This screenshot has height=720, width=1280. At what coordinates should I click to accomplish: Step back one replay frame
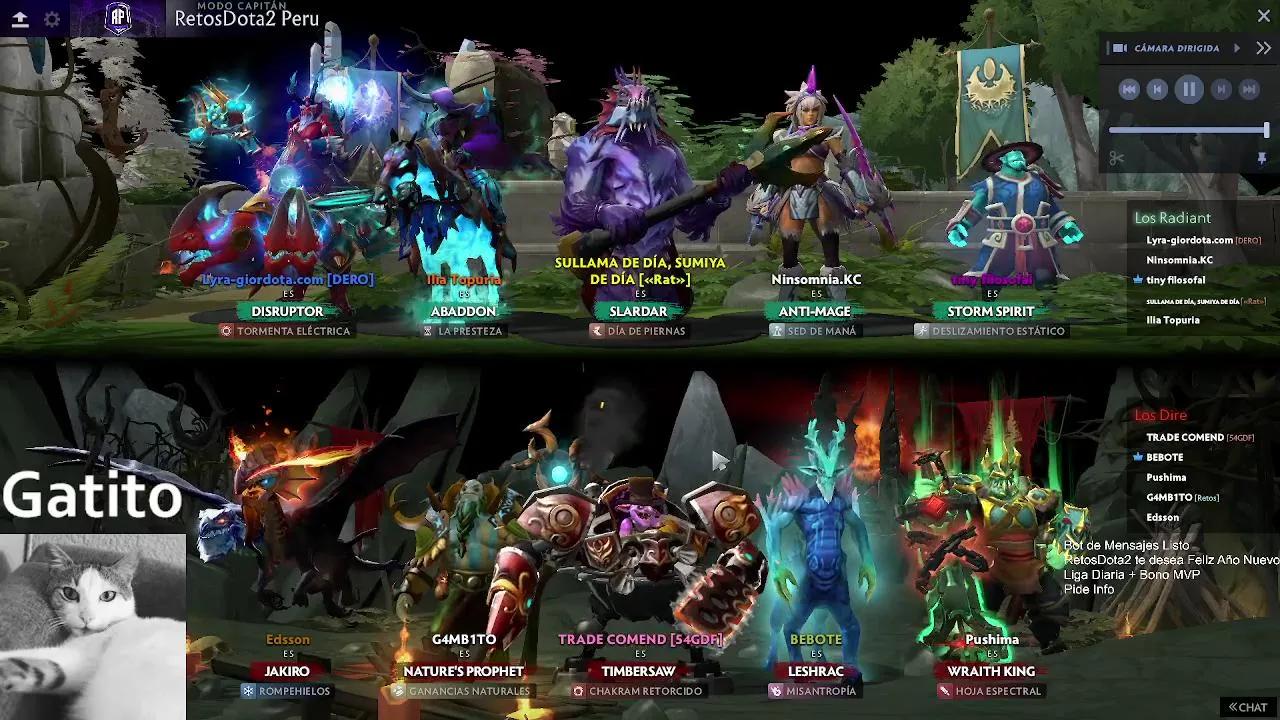(1157, 90)
